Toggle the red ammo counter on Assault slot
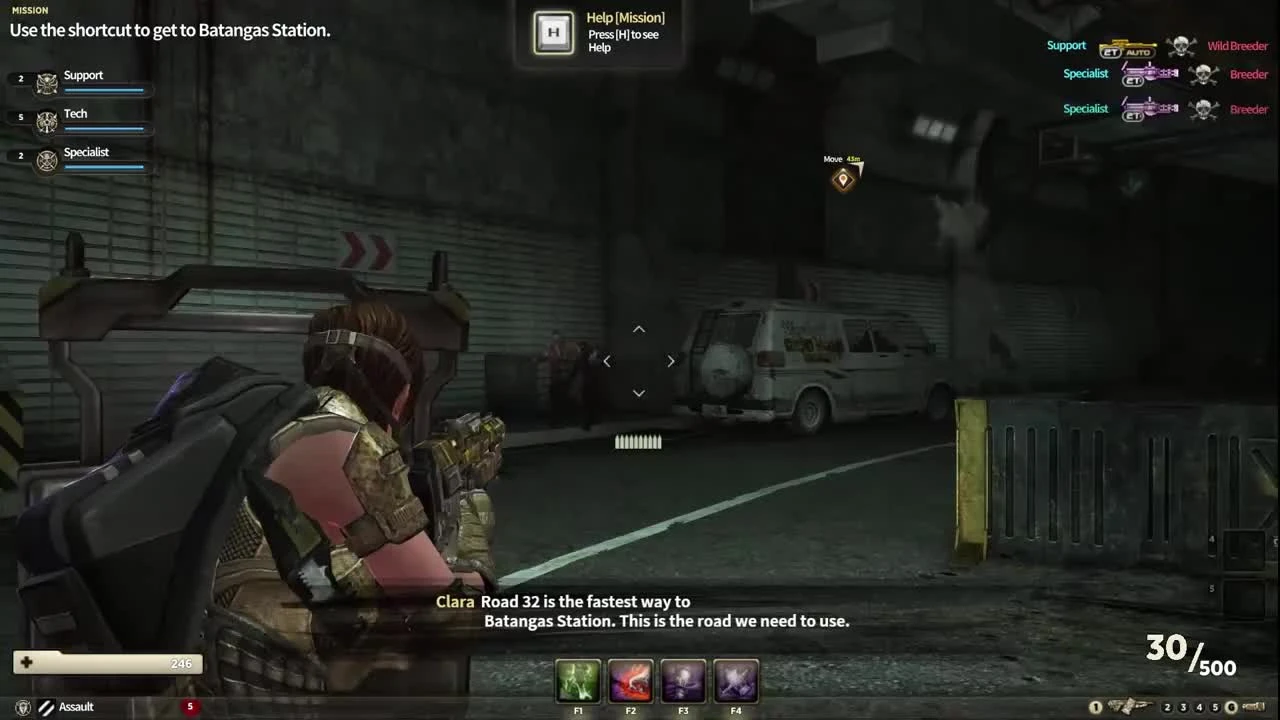This screenshot has width=1280, height=720. click(190, 706)
